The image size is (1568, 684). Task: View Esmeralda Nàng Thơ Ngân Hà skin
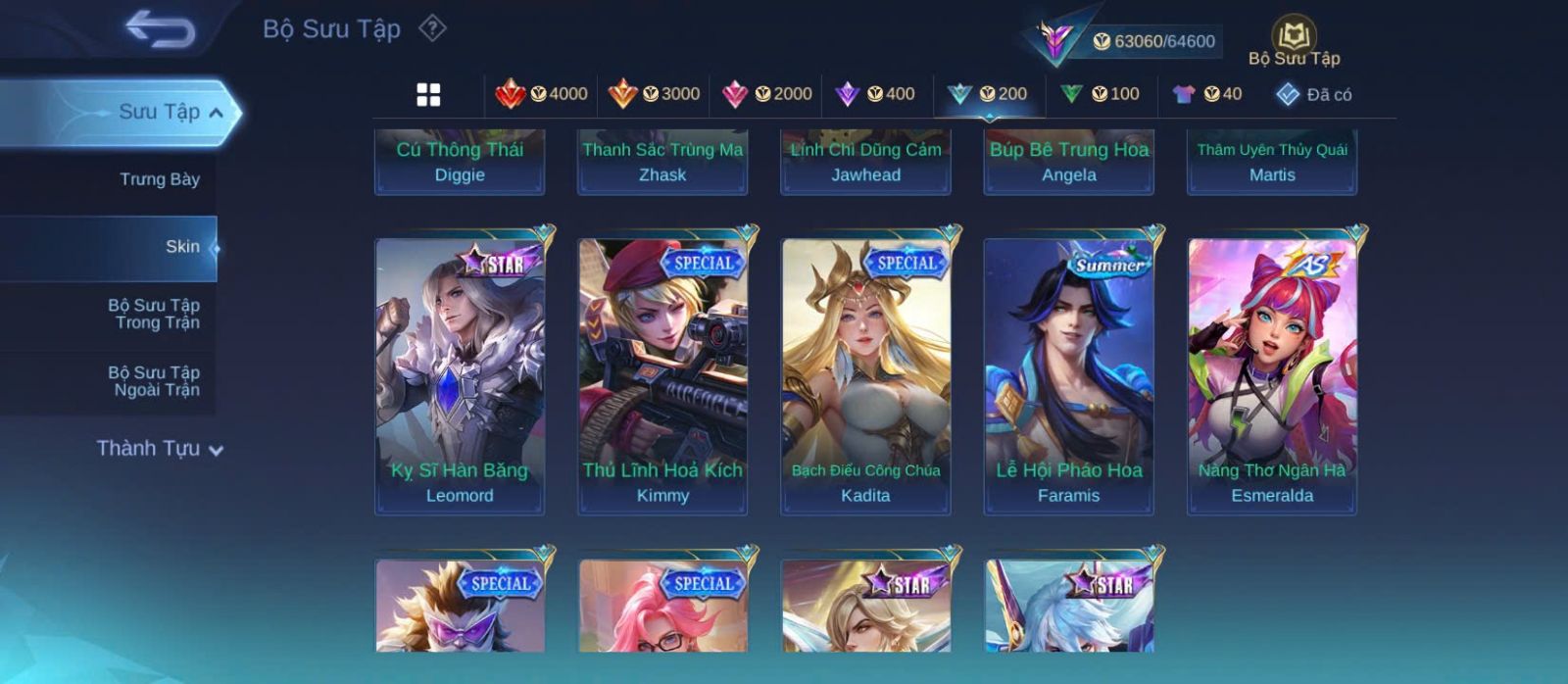[x=1272, y=375]
